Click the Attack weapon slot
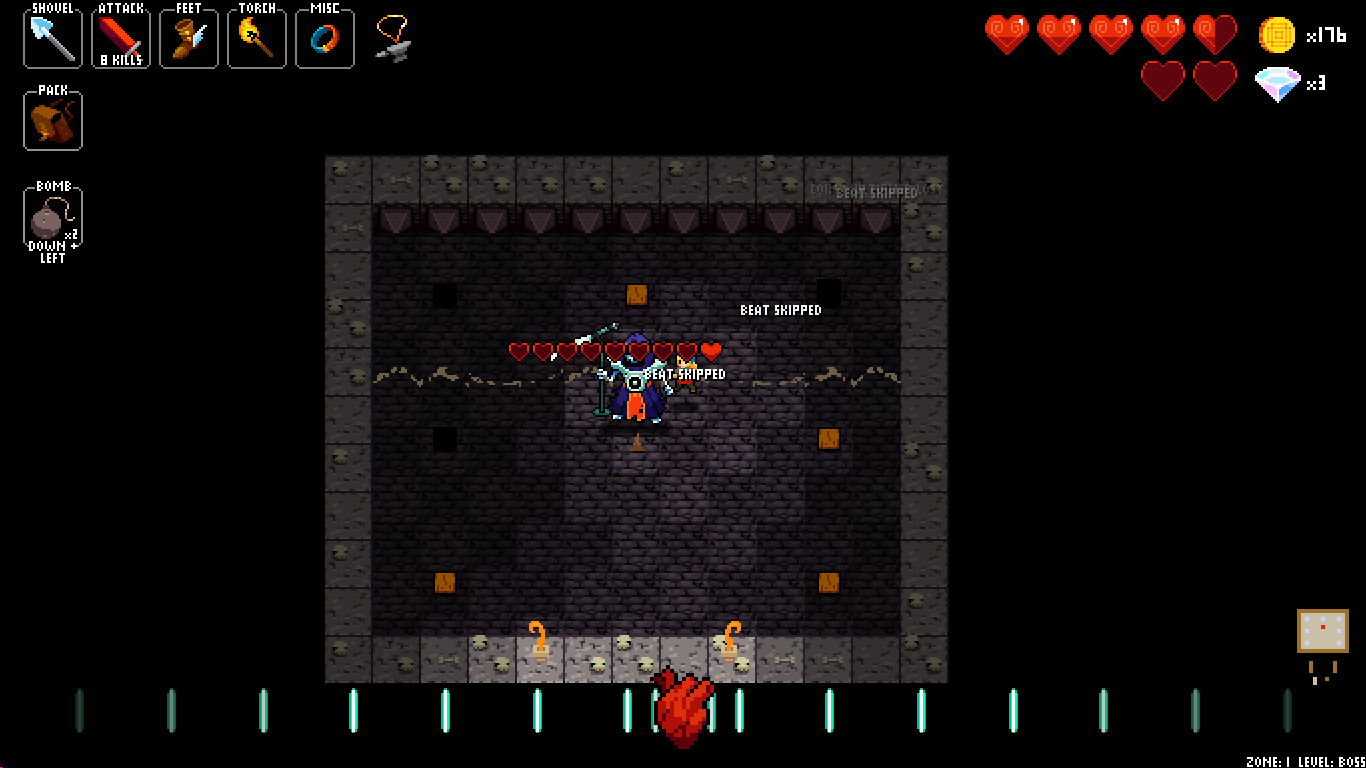The height and width of the screenshot is (768, 1366). click(121, 38)
